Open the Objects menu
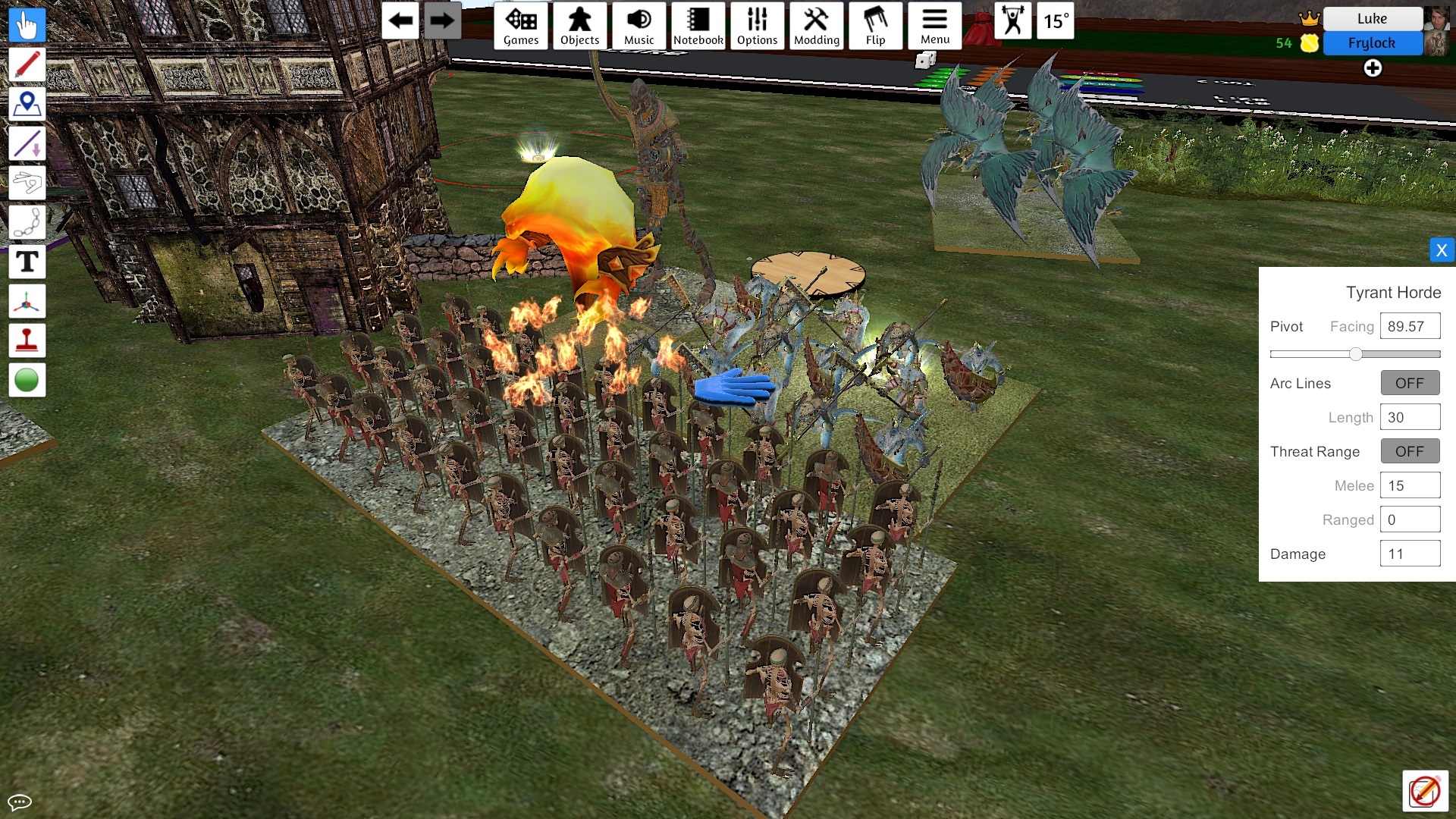Image resolution: width=1456 pixels, height=819 pixels. (579, 26)
